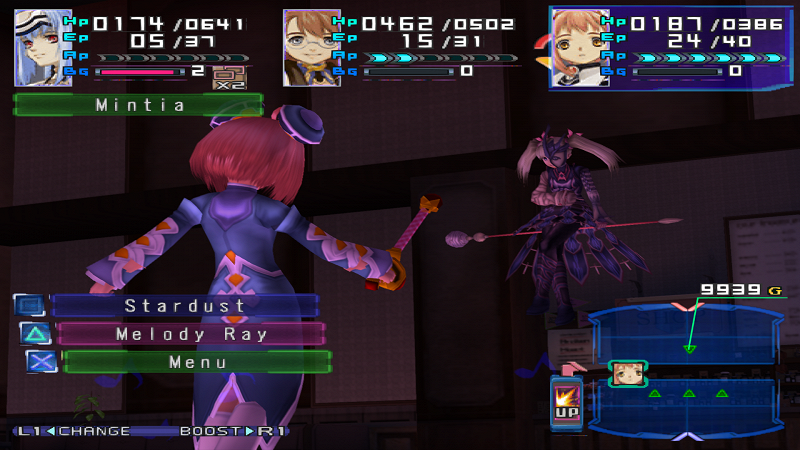Click the character face on turn panel
The width and height of the screenshot is (800, 450).
click(627, 373)
